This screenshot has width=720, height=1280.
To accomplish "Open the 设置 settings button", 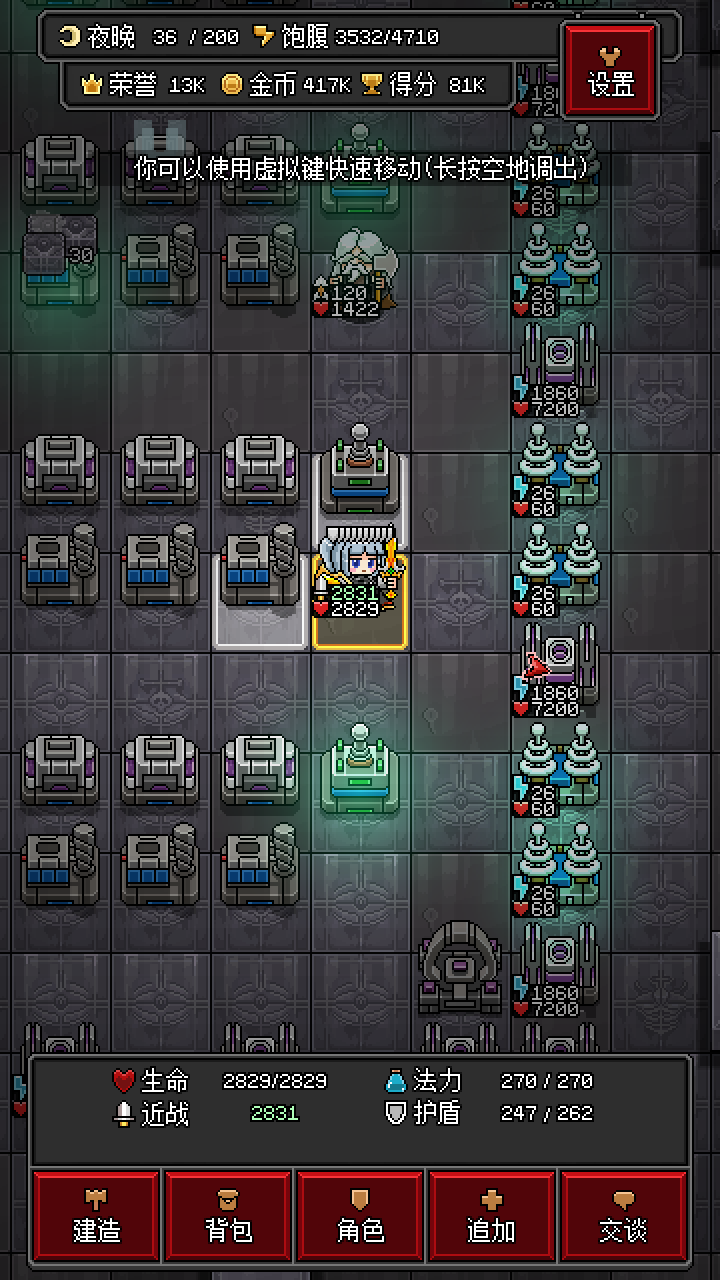I will pos(611,70).
